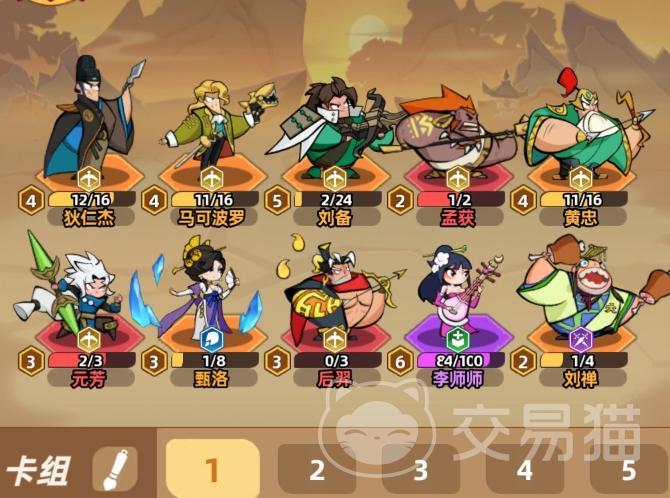
Task: Switch to deck slot 1
Action: click(x=211, y=469)
